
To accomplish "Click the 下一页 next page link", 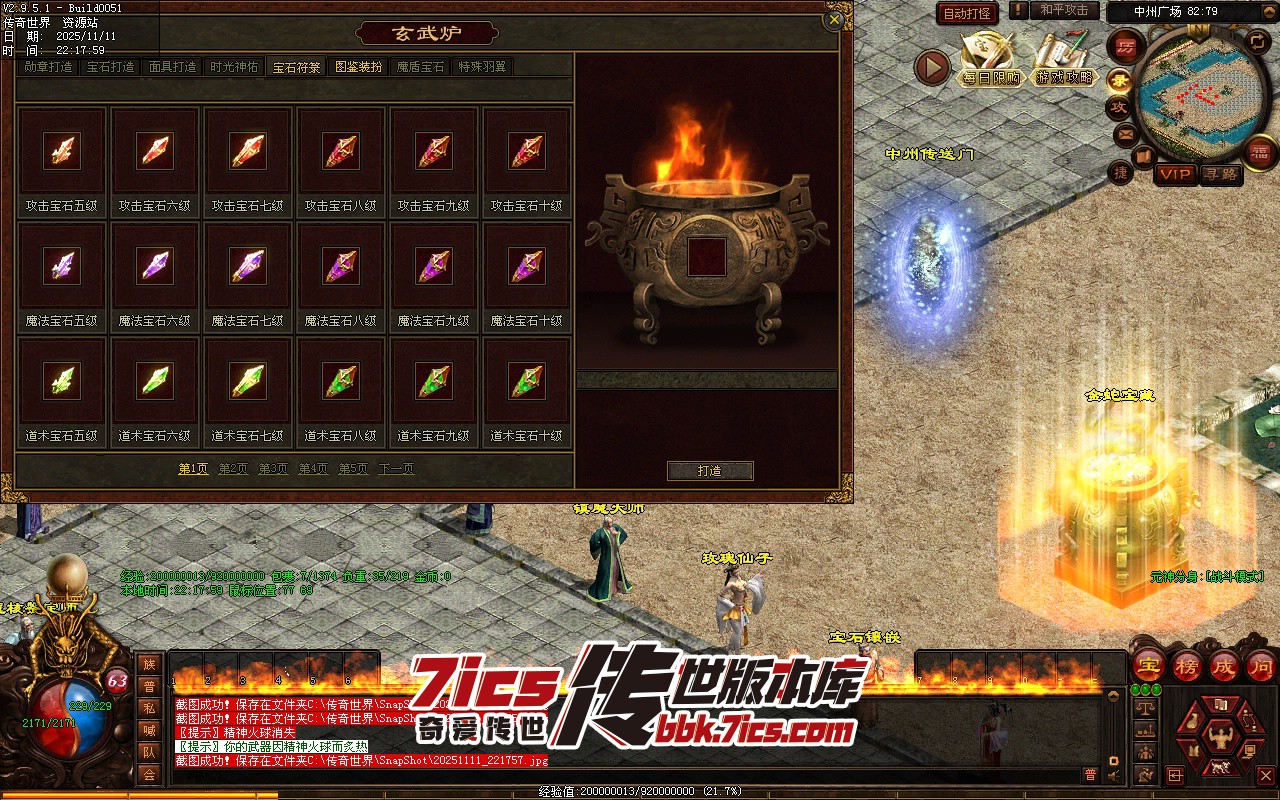I will click(396, 469).
